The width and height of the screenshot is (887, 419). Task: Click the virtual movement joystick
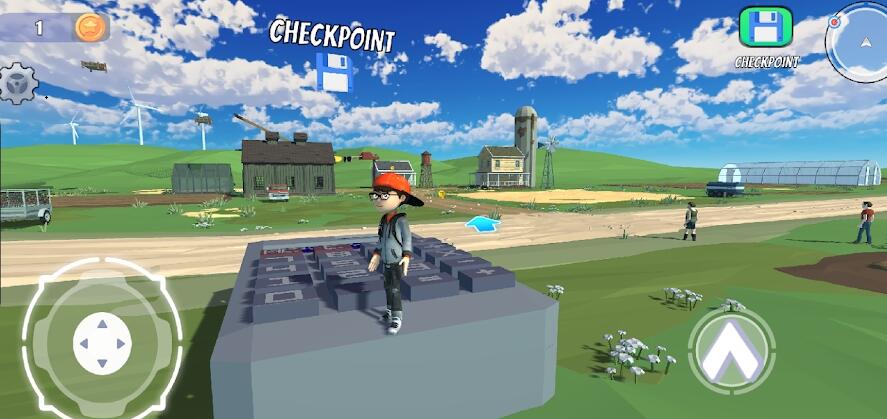click(102, 342)
